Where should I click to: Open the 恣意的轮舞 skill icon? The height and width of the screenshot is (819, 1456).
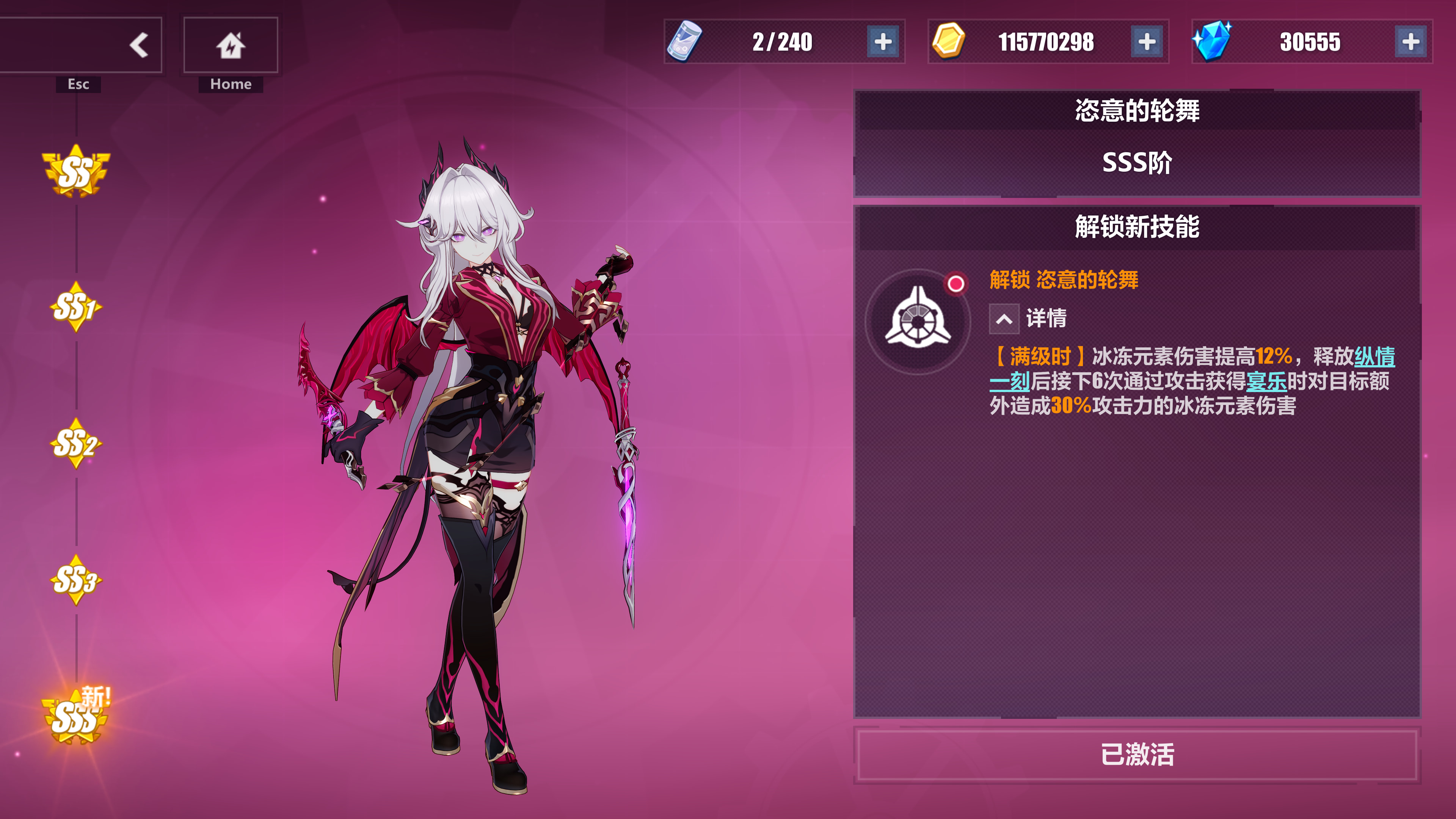[918, 322]
